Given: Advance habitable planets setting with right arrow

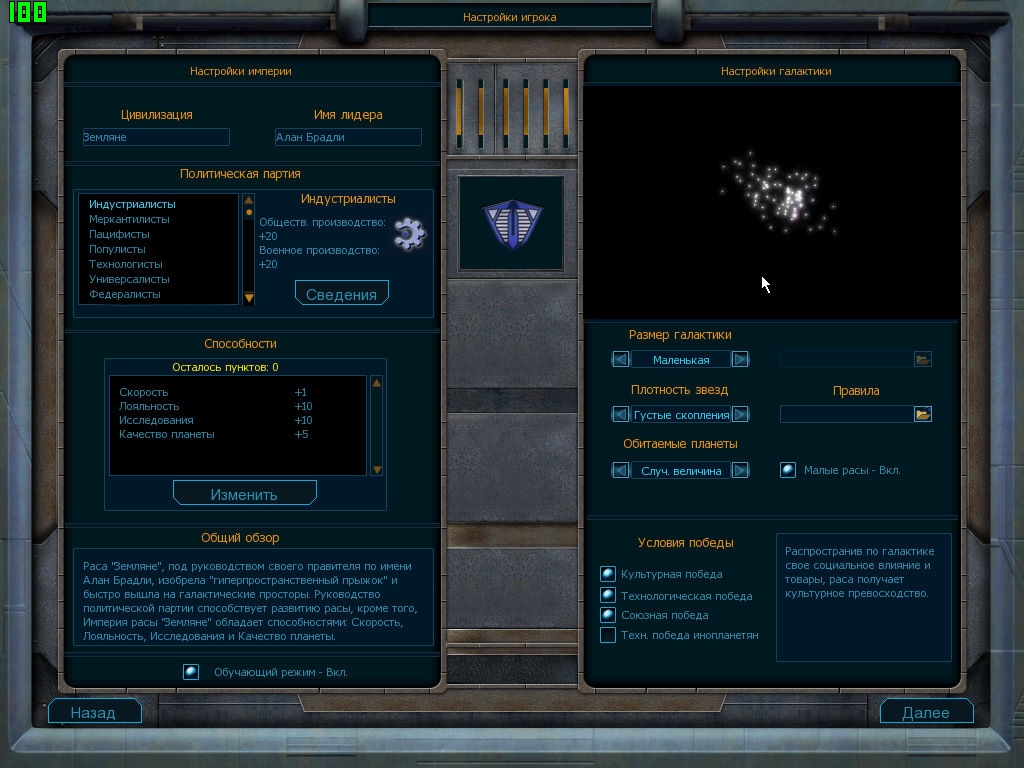Looking at the screenshot, I should click(x=740, y=470).
